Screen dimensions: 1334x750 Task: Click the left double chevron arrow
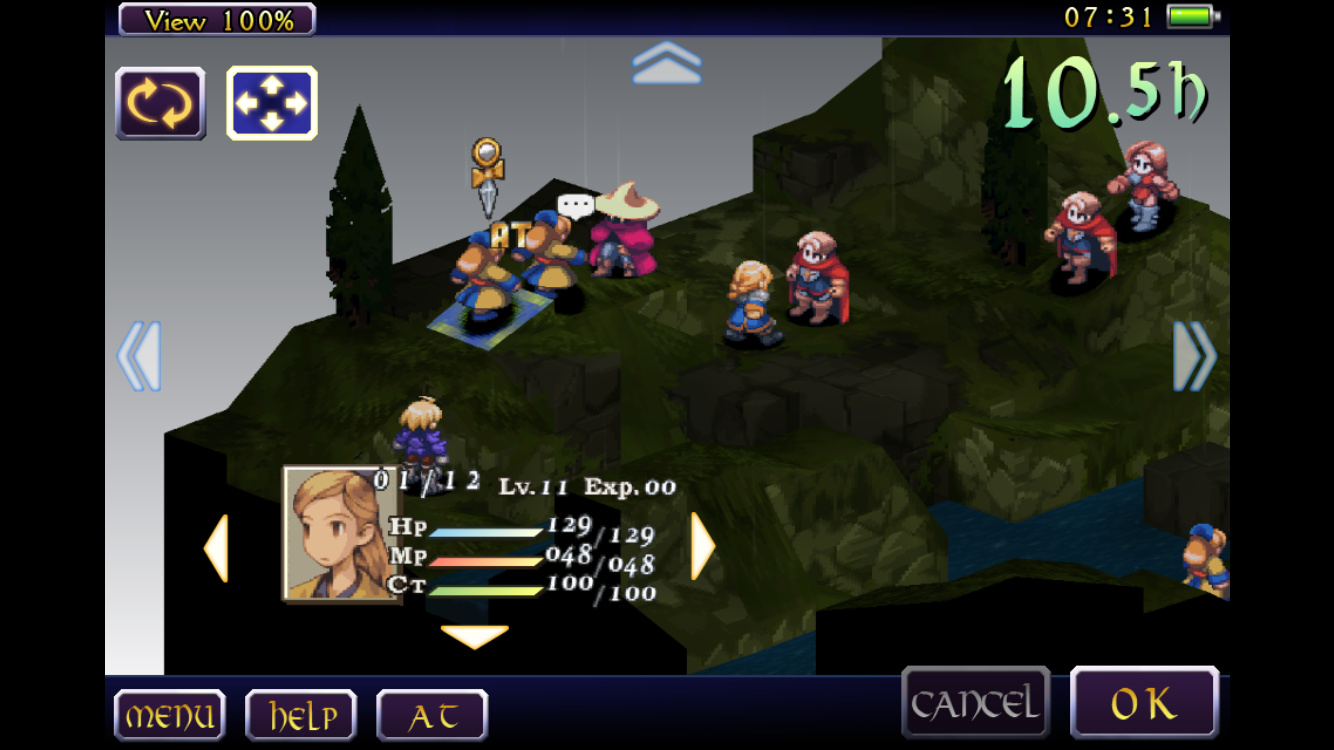click(139, 356)
